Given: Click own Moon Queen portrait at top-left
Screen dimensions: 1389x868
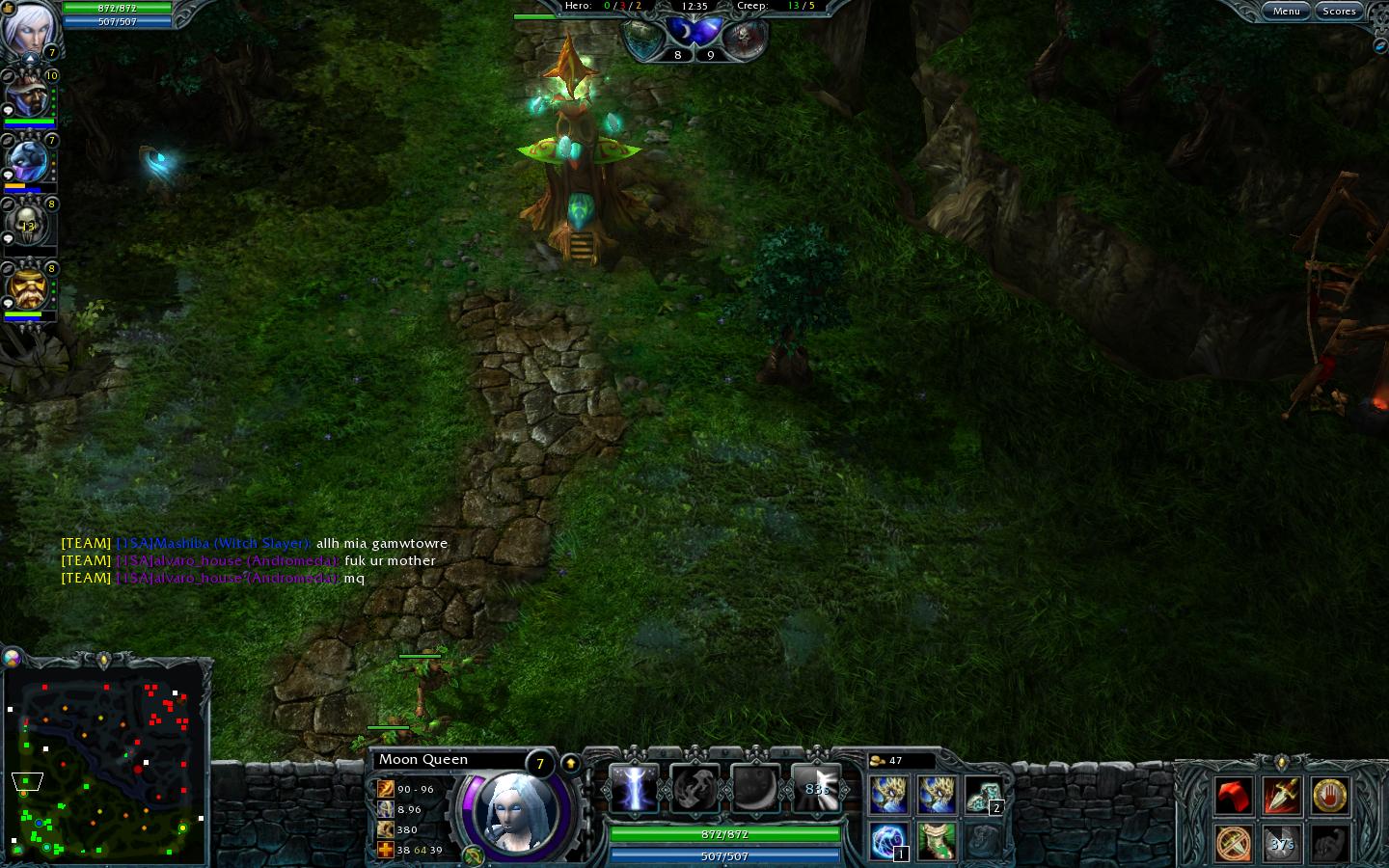Looking at the screenshot, I should pyautogui.click(x=27, y=29).
